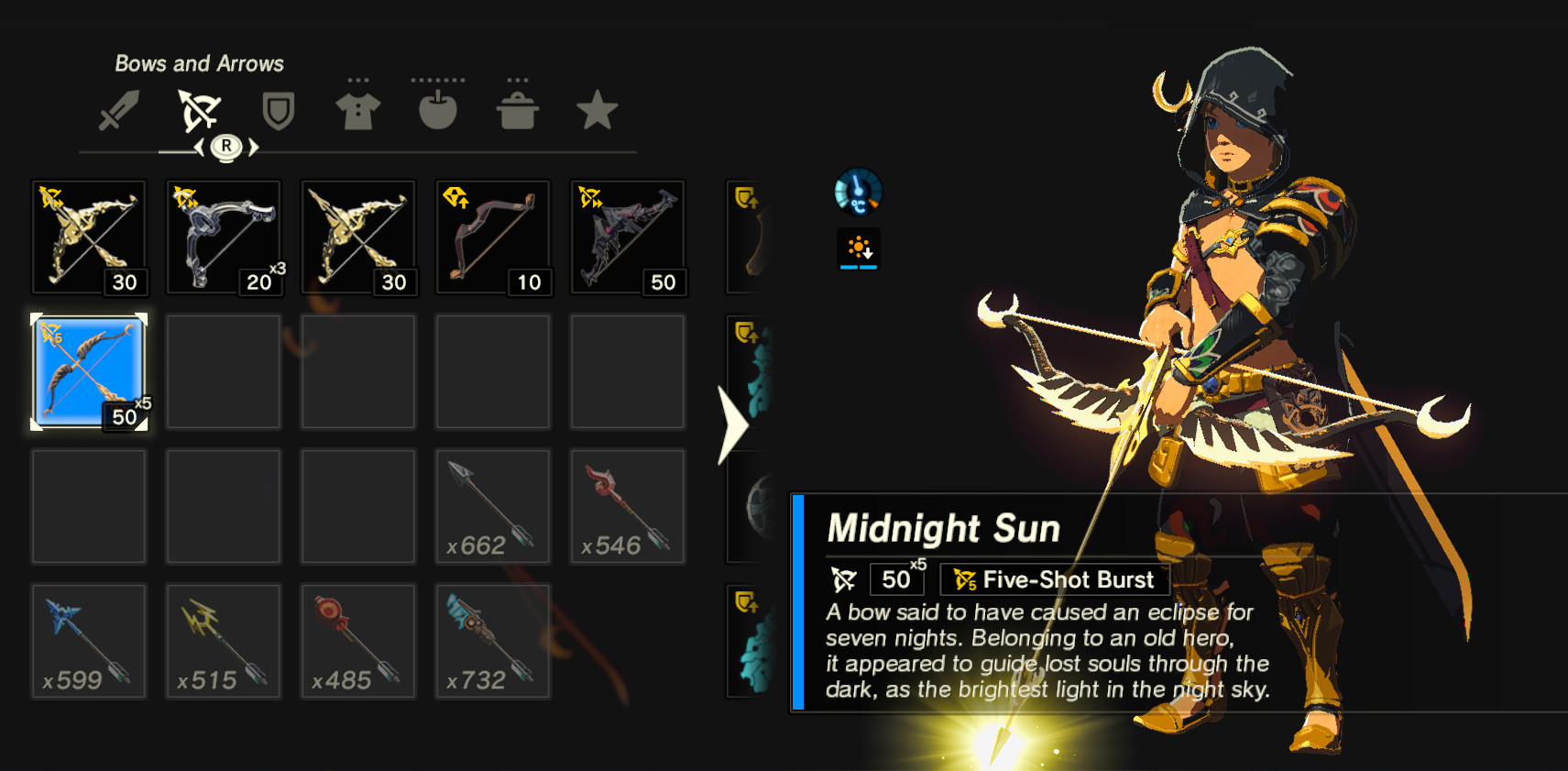This screenshot has width=1568, height=771.
Task: Expand to the next inventory page with right arrow
Action: [x=730, y=424]
